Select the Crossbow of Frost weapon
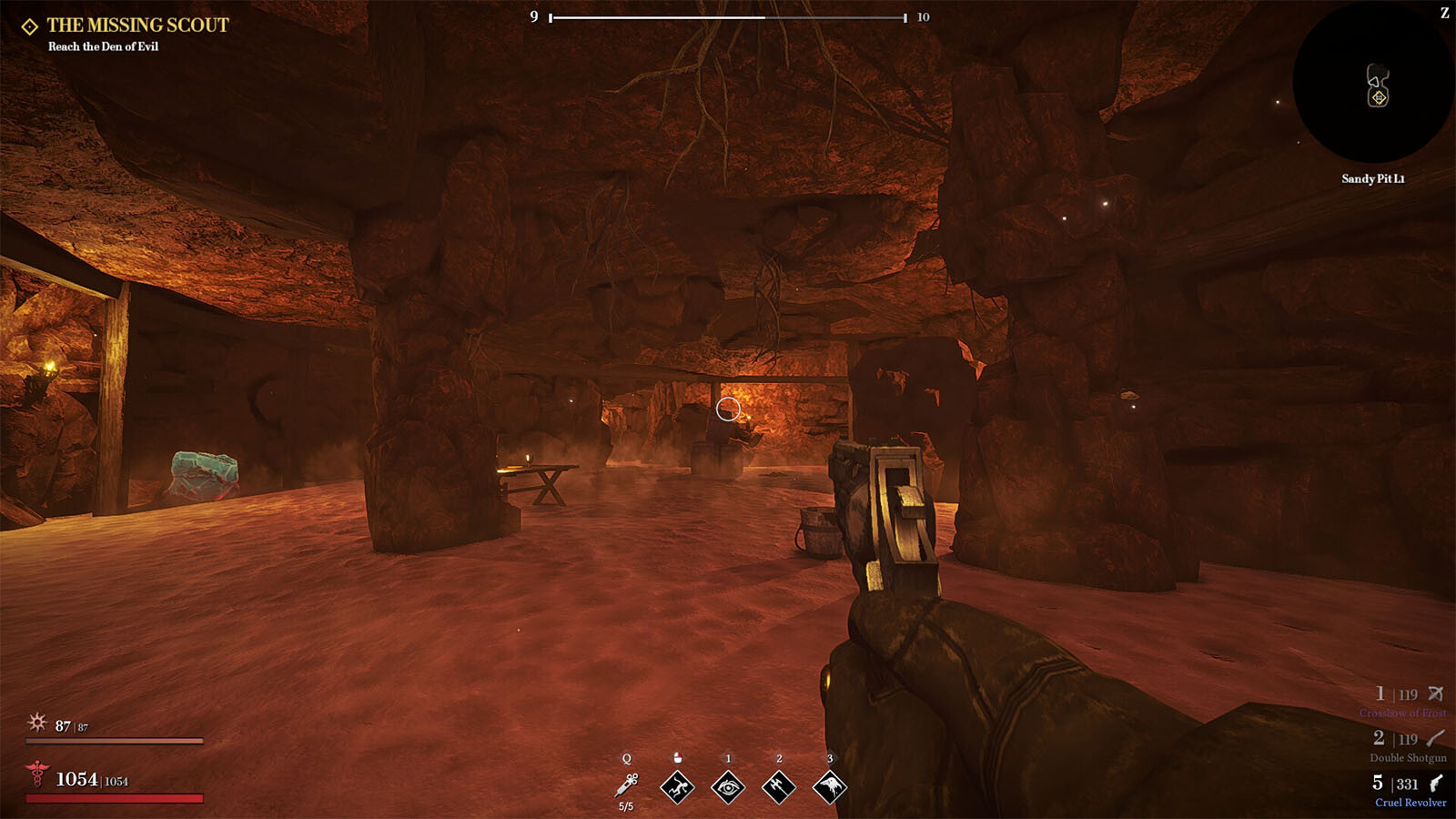1456x819 pixels. click(x=1408, y=702)
